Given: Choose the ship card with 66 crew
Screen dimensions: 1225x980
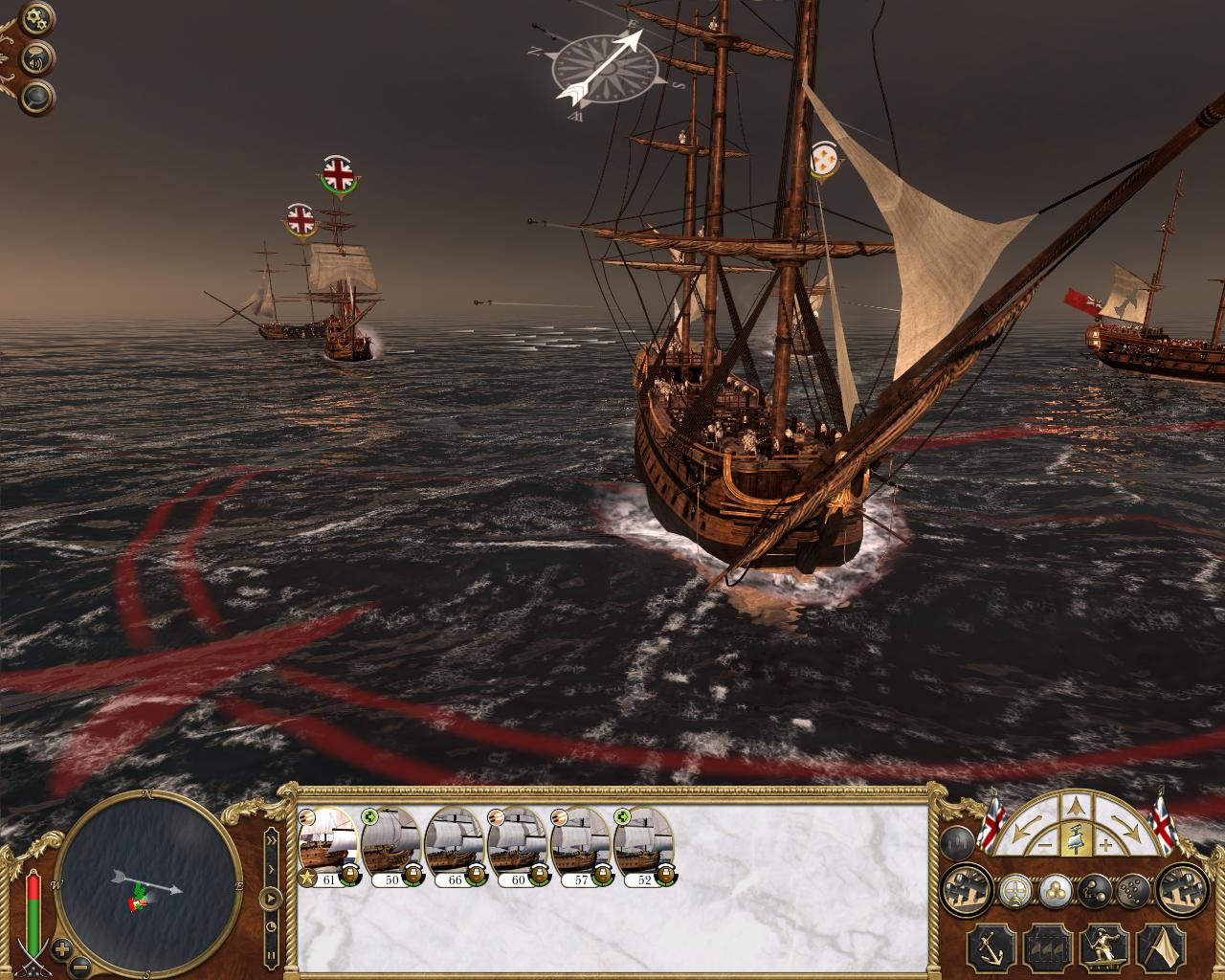Looking at the screenshot, I should pos(455,849).
